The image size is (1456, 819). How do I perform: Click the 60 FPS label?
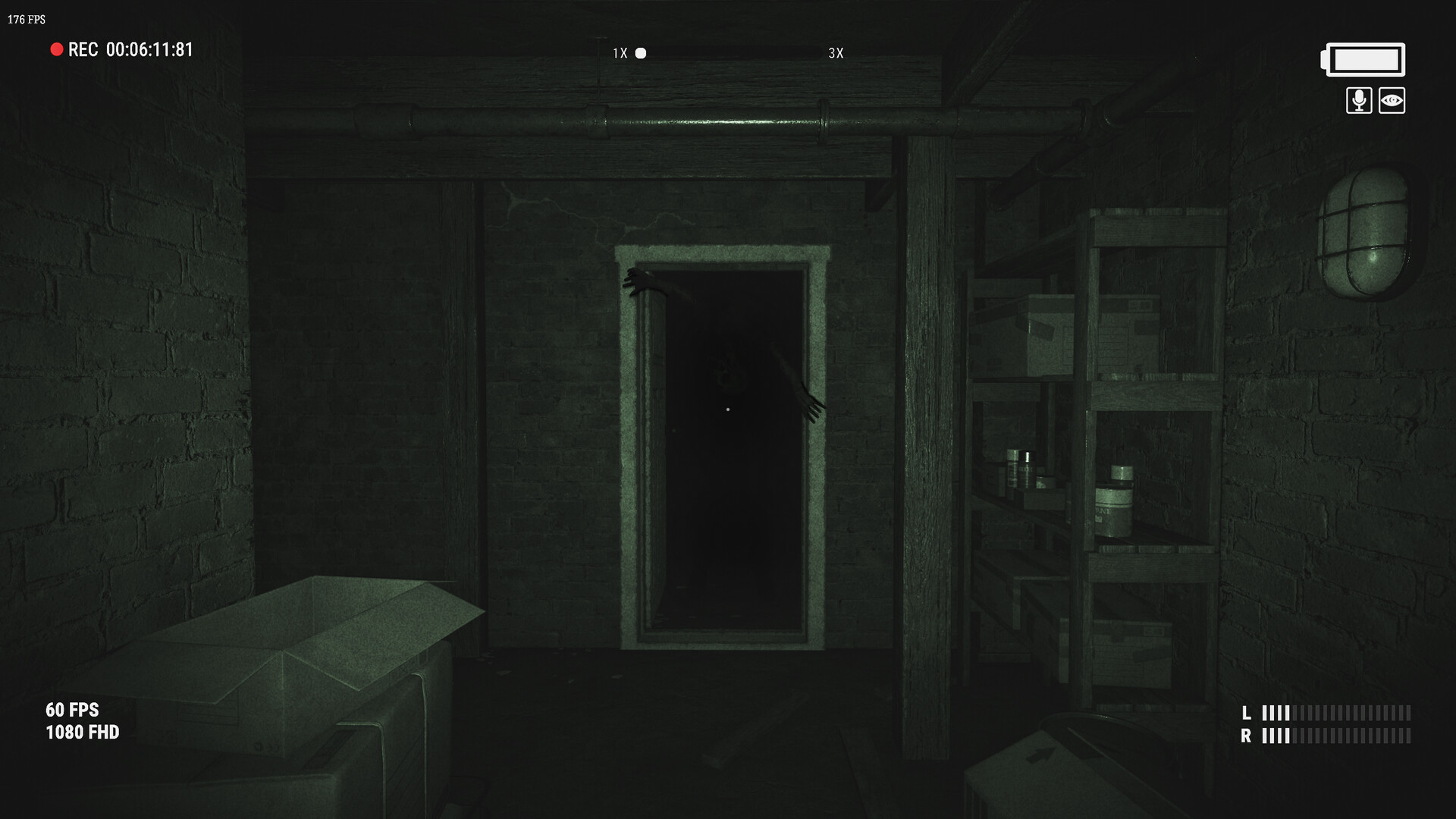(72, 711)
